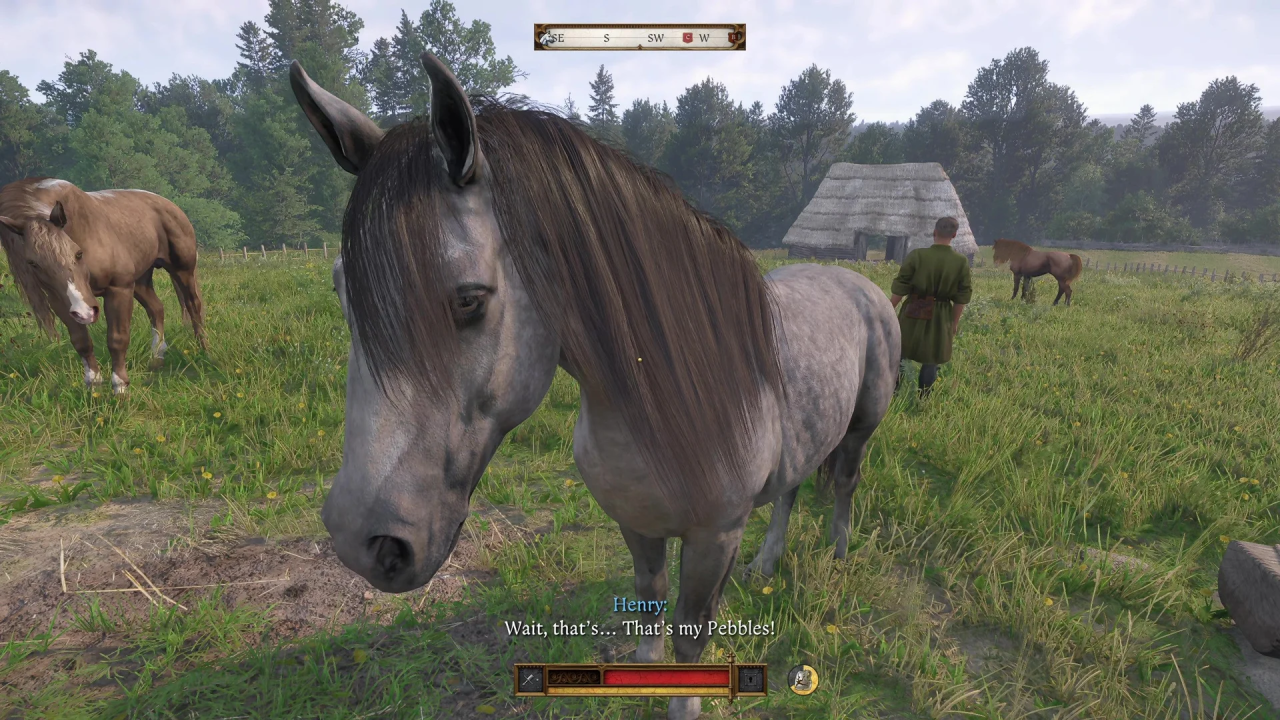
Task: Click the white horse marker on compass
Action: pos(545,38)
